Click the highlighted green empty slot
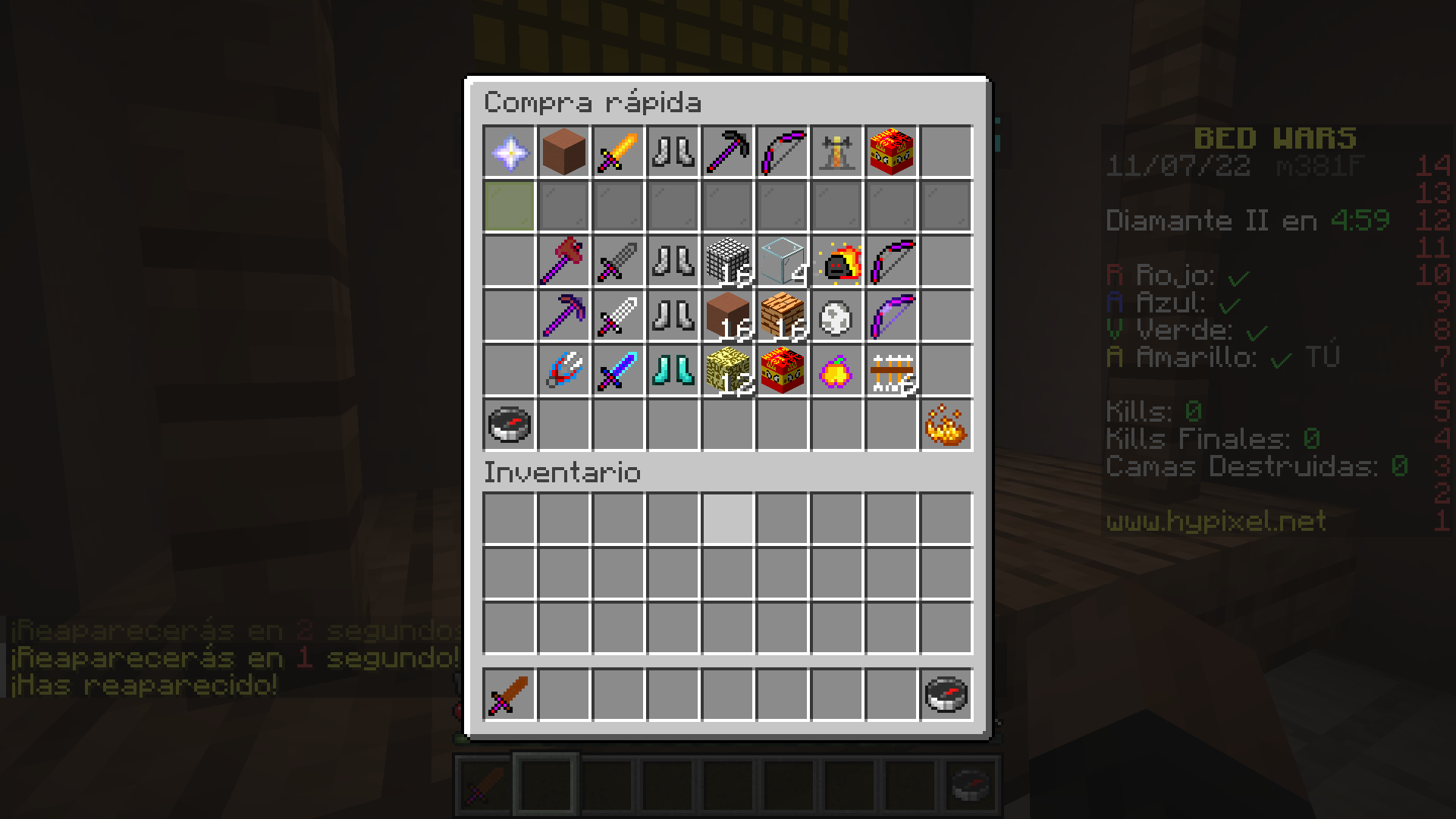 click(x=510, y=205)
